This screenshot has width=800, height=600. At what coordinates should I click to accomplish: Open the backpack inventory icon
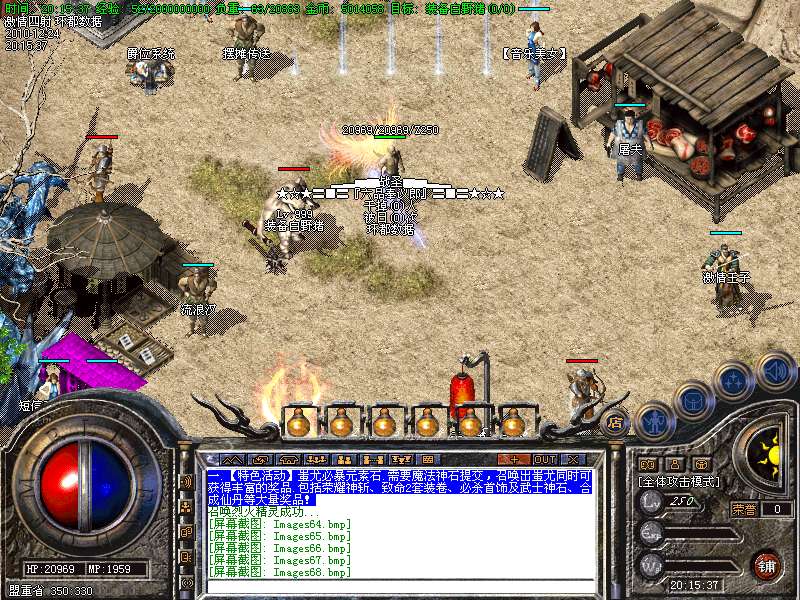point(692,399)
